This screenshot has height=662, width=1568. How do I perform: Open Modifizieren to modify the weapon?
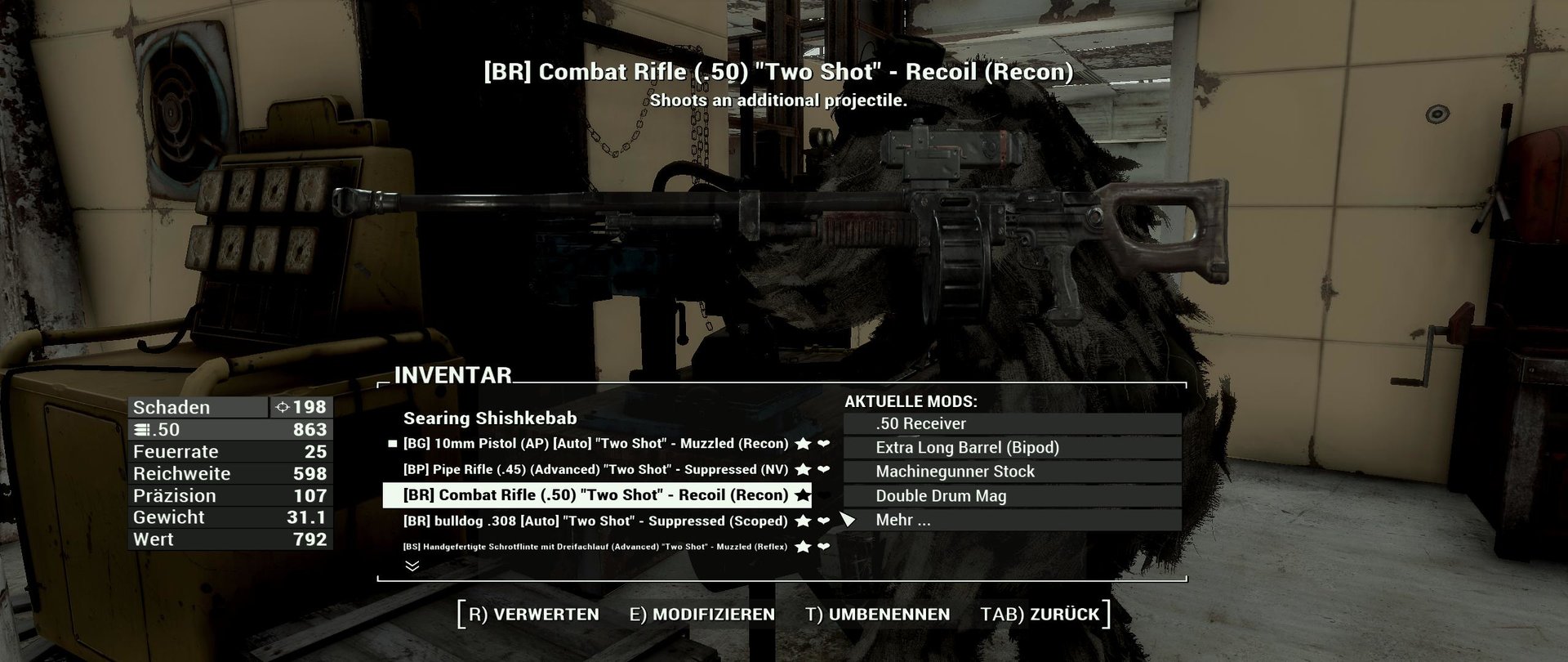click(x=702, y=615)
